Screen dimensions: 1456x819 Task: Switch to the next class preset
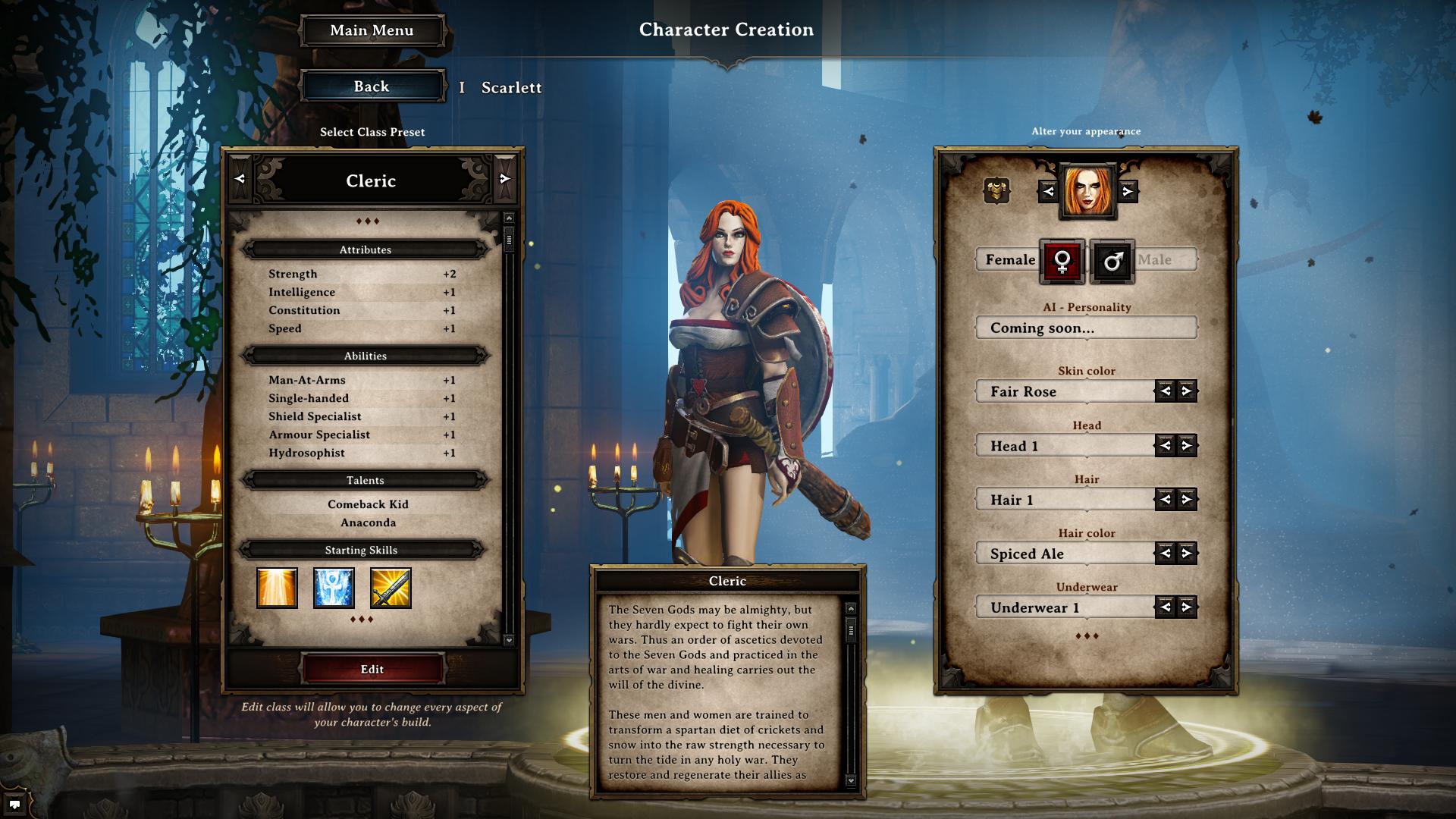[x=505, y=179]
